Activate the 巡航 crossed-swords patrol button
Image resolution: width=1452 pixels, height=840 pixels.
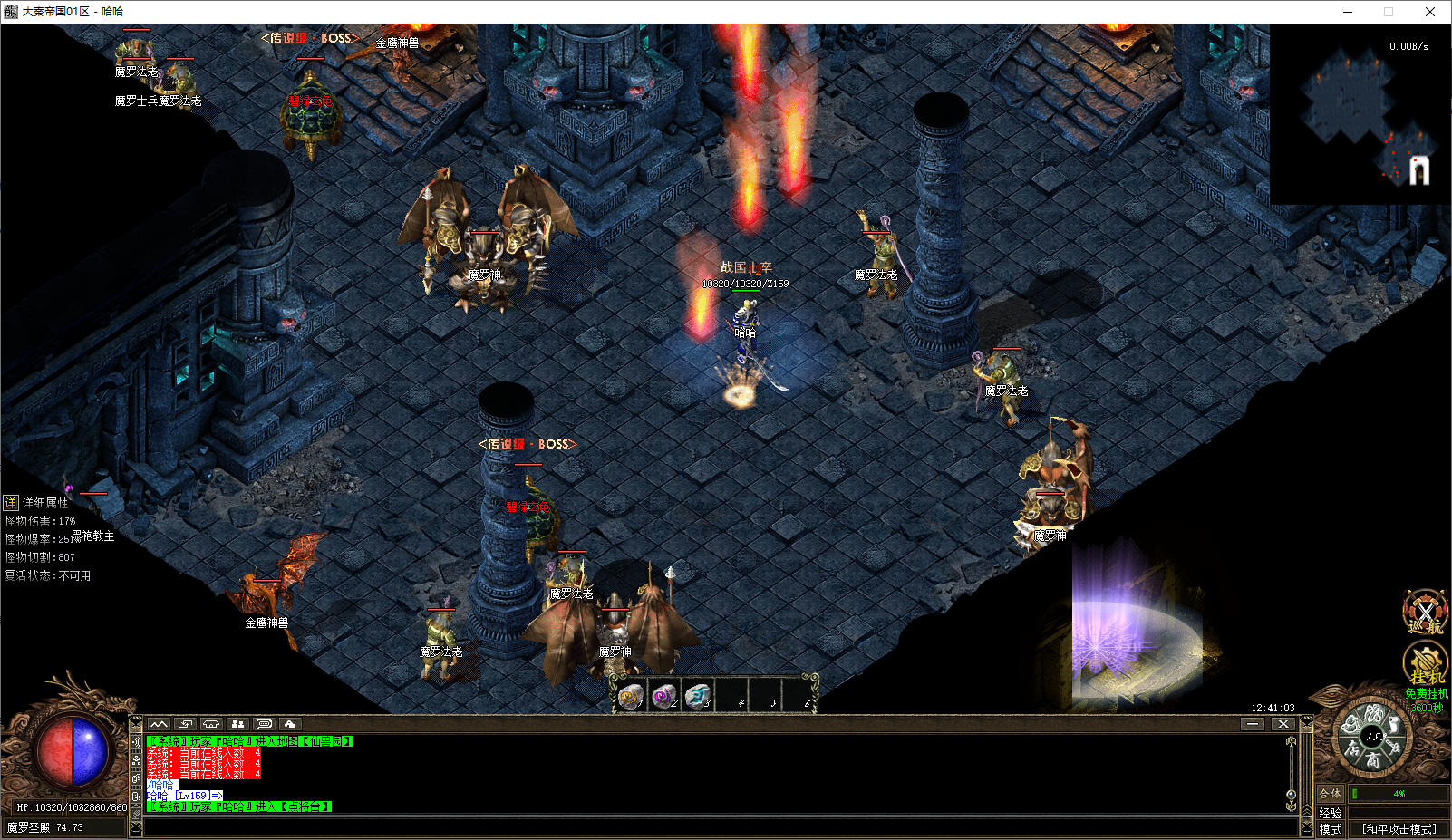(1425, 612)
